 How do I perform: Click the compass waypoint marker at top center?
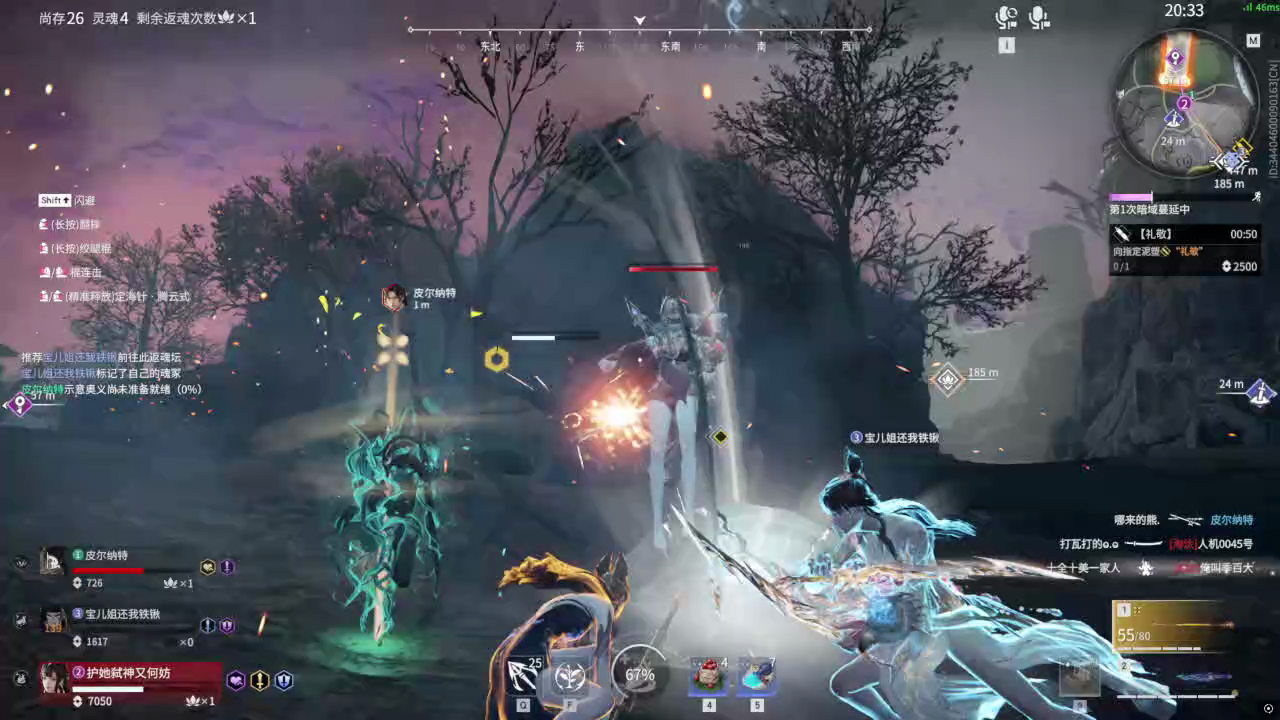638,19
